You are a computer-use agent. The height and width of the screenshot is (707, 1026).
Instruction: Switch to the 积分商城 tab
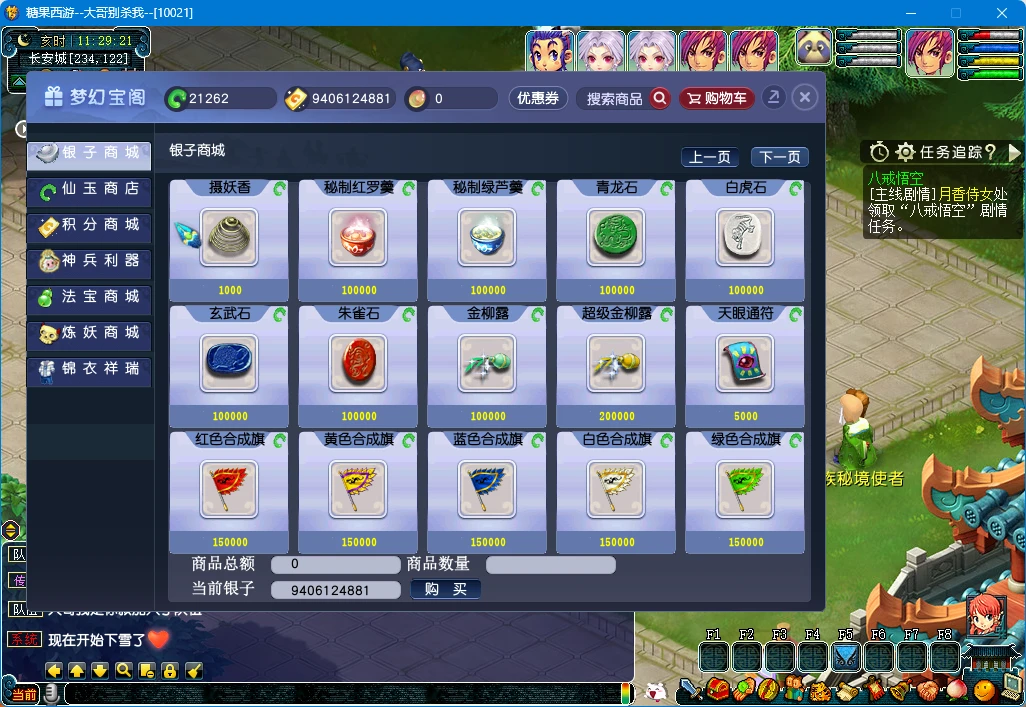point(90,225)
